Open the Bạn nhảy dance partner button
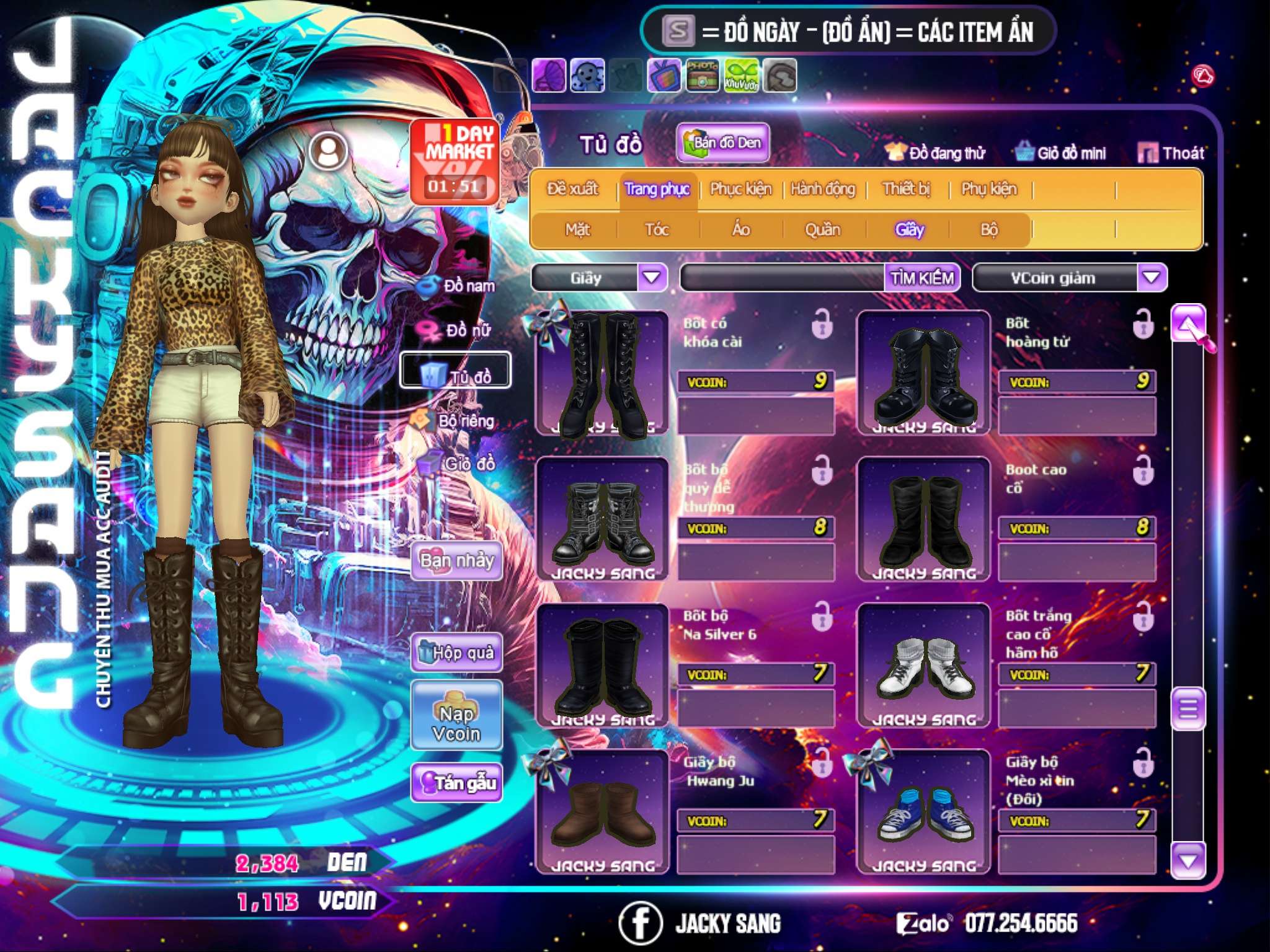The height and width of the screenshot is (952, 1270). point(456,561)
